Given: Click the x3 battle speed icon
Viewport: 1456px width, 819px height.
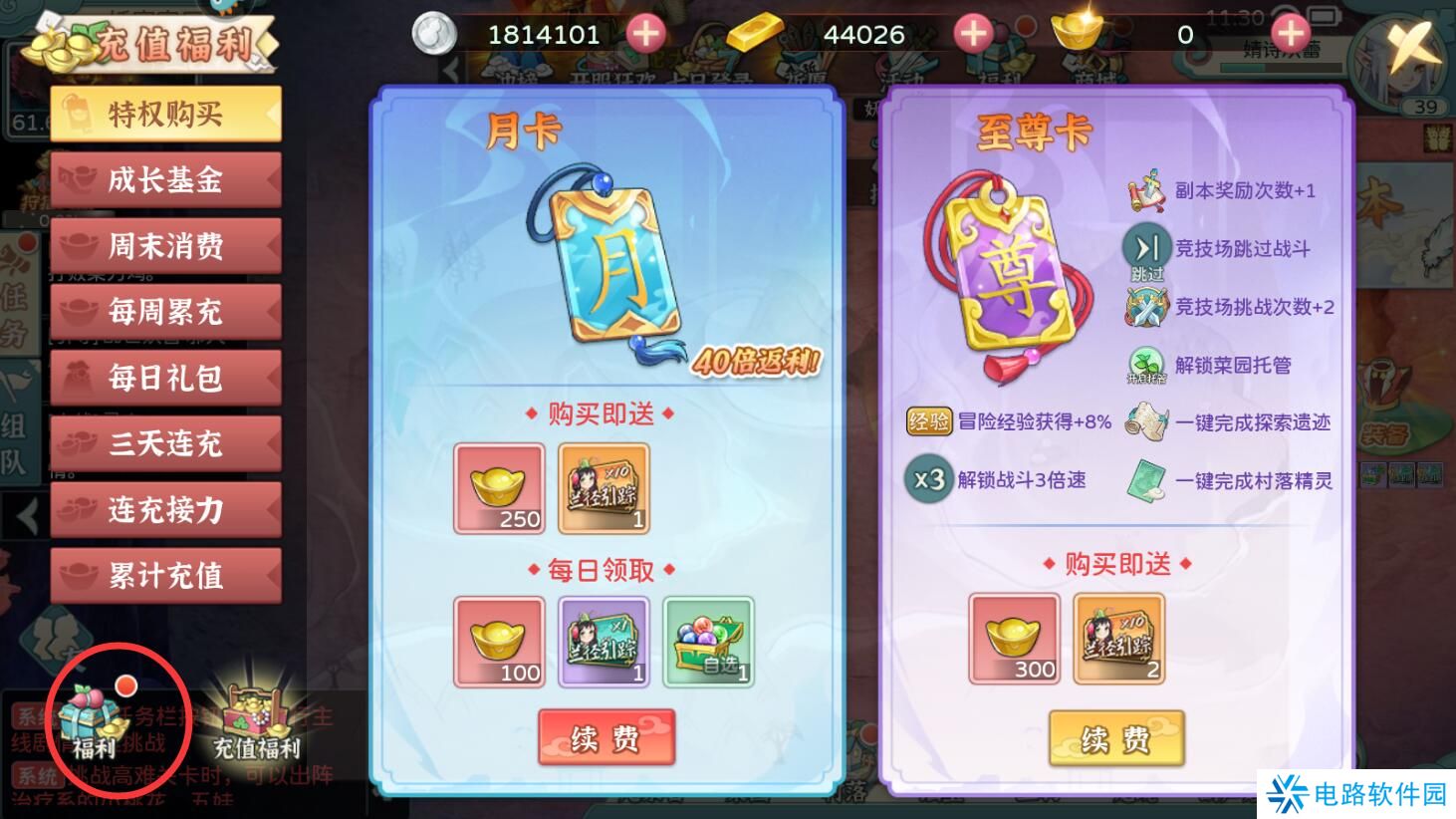Looking at the screenshot, I should [927, 479].
